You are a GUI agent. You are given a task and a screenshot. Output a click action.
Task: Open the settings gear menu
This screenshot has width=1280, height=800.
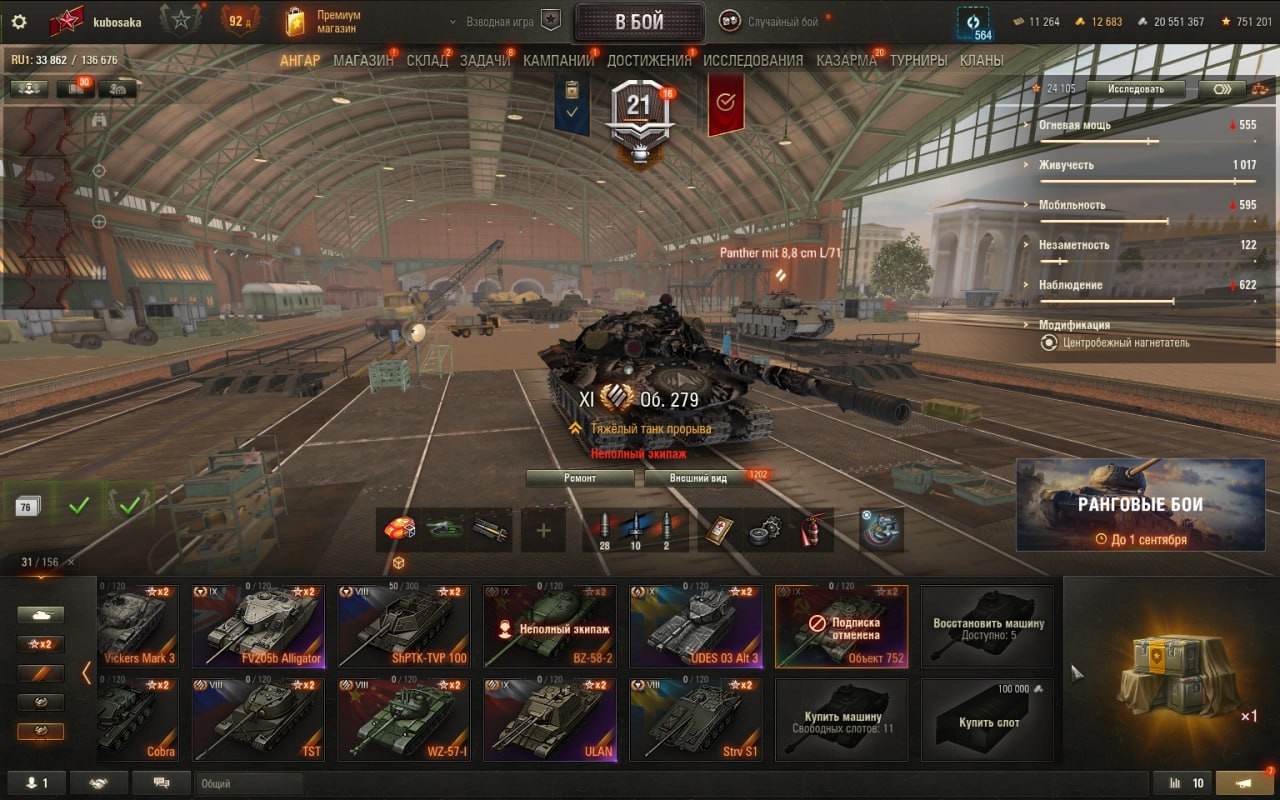click(x=19, y=22)
